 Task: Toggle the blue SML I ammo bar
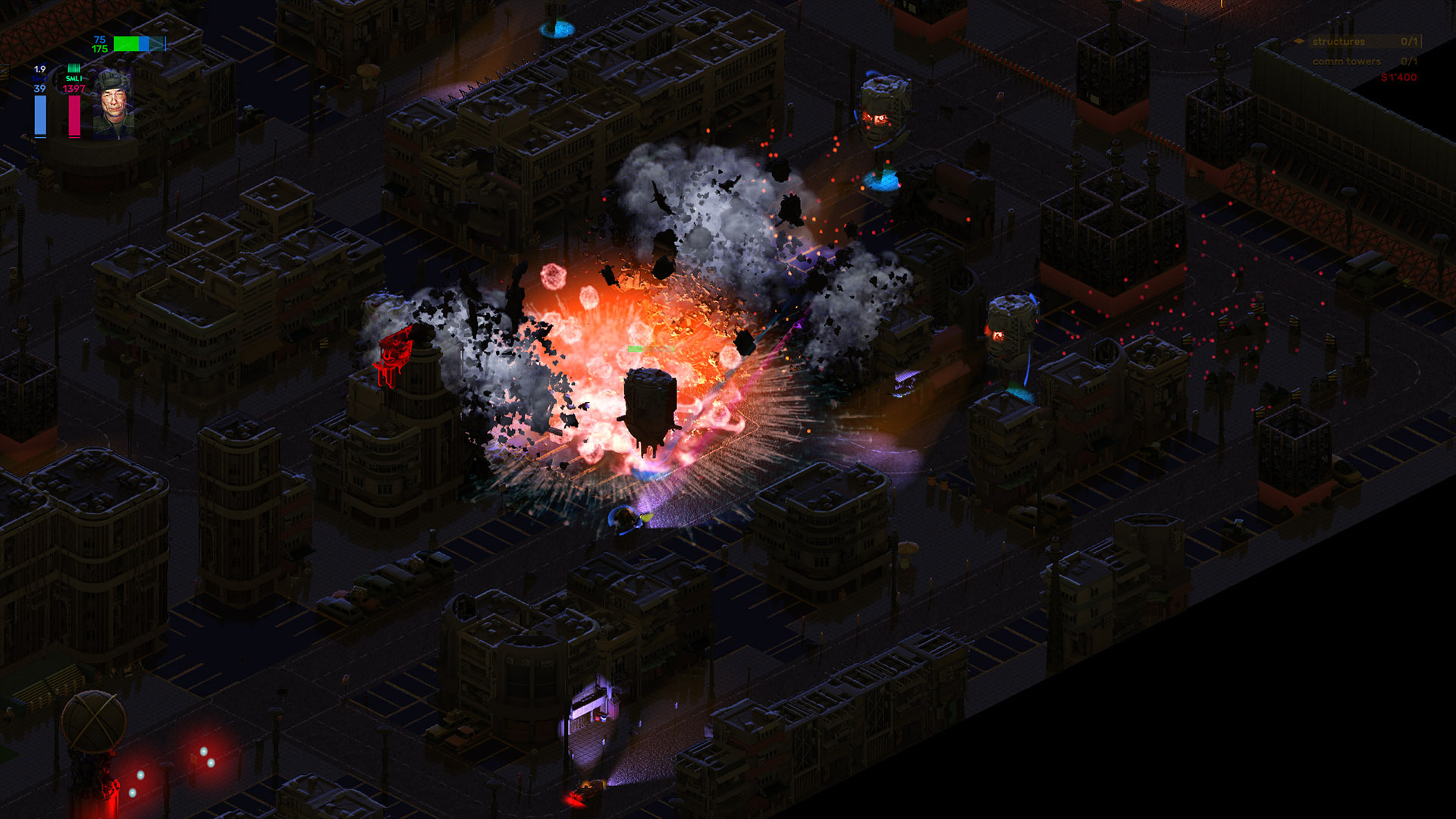tap(40, 116)
